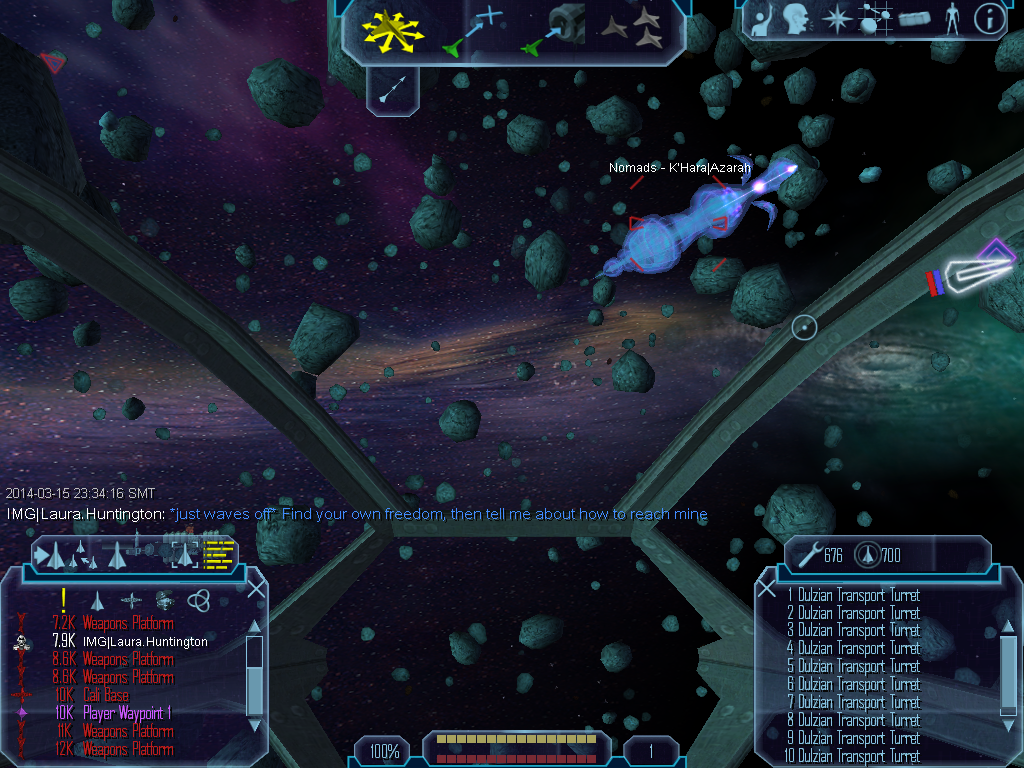The image size is (1024, 768).
Task: Select weapon 5 Dulzian Transport Turret
Action: 853,667
